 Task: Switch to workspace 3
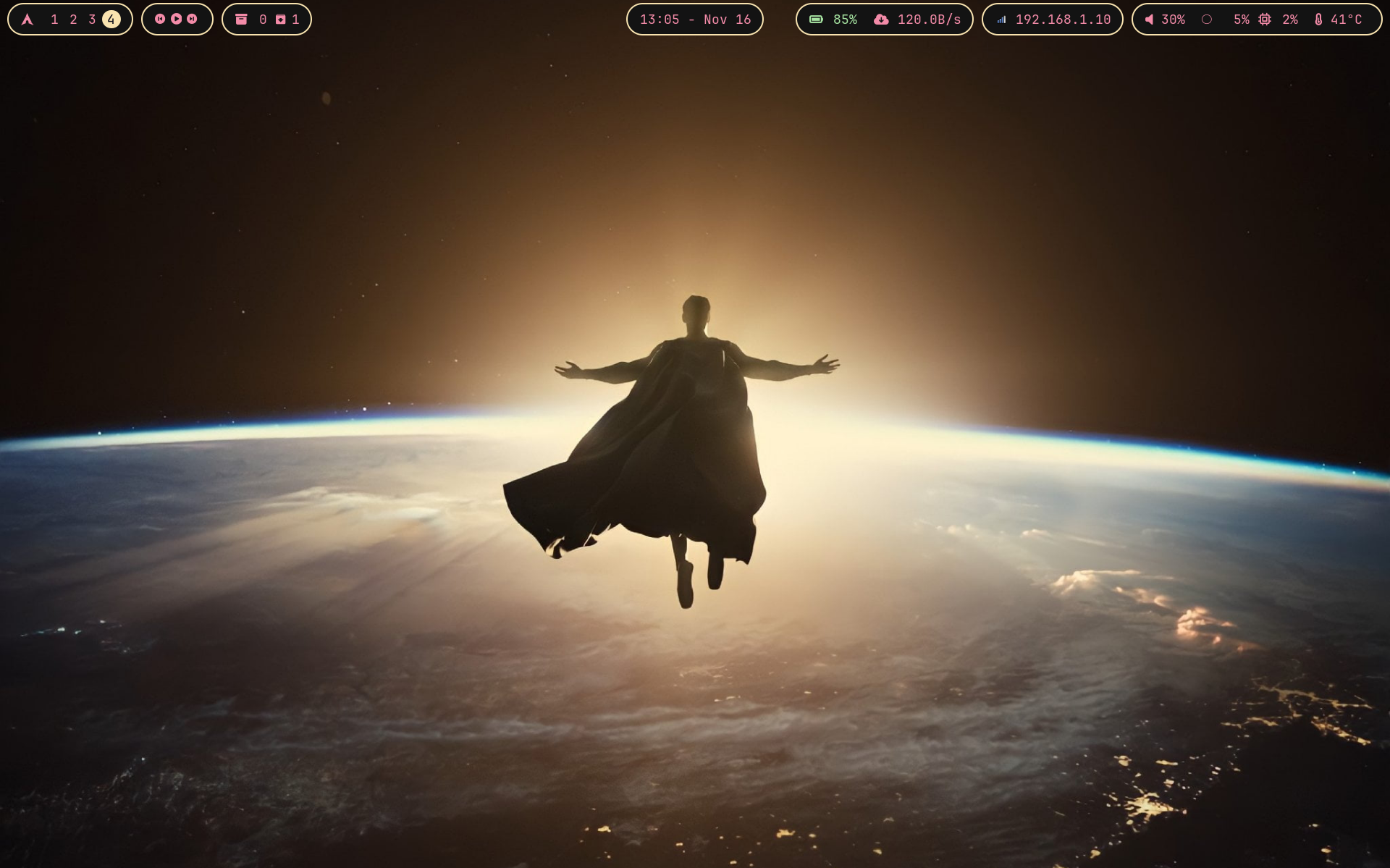[93, 20]
